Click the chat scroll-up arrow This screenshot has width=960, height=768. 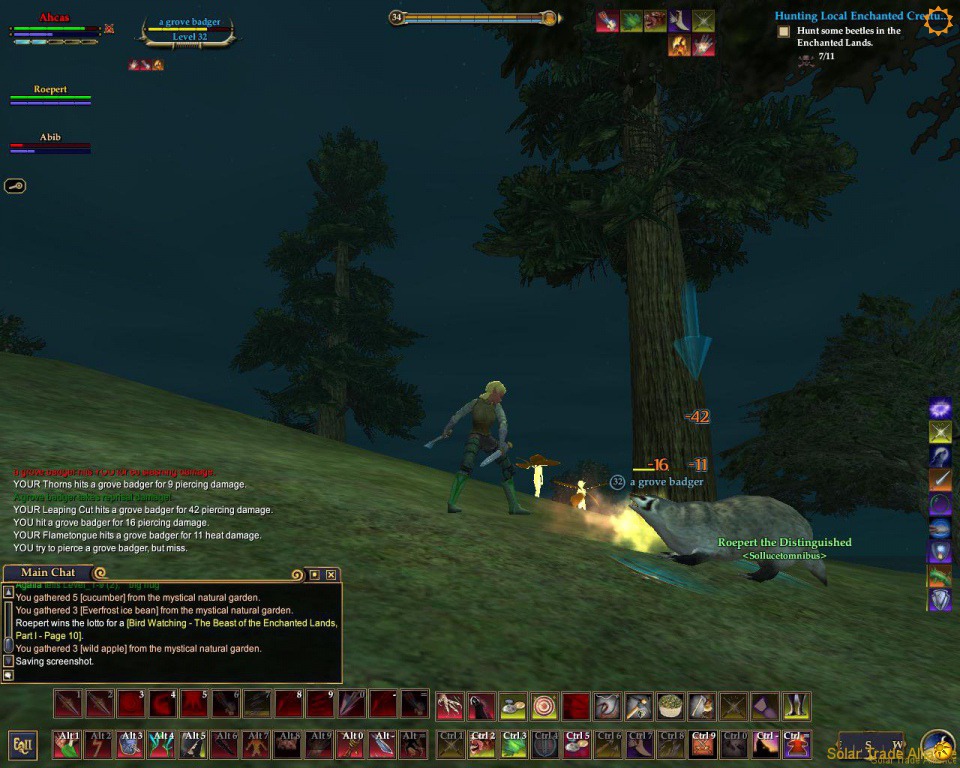point(8,592)
